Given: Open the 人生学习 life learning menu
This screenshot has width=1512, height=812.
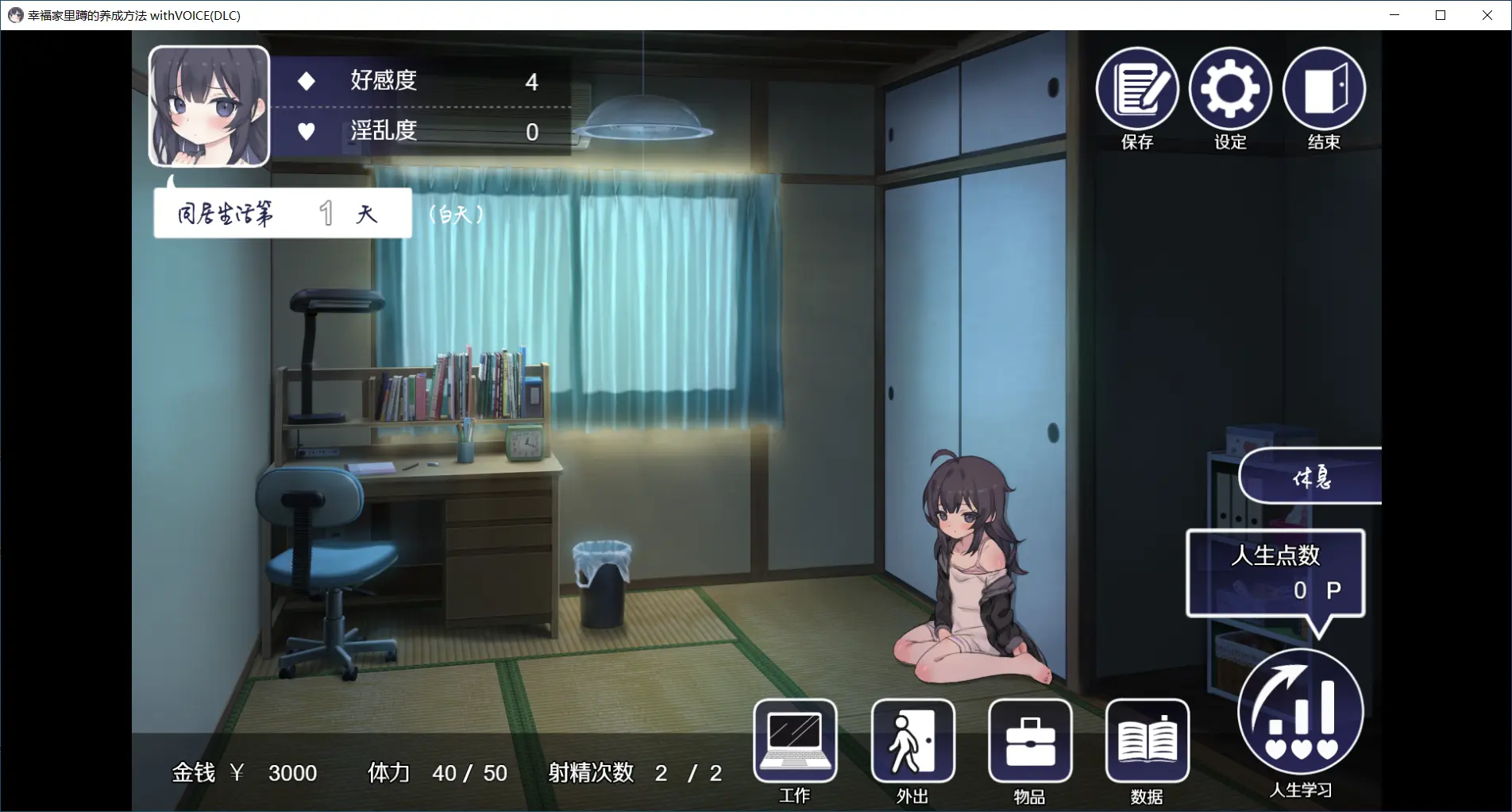Looking at the screenshot, I should tap(1300, 712).
